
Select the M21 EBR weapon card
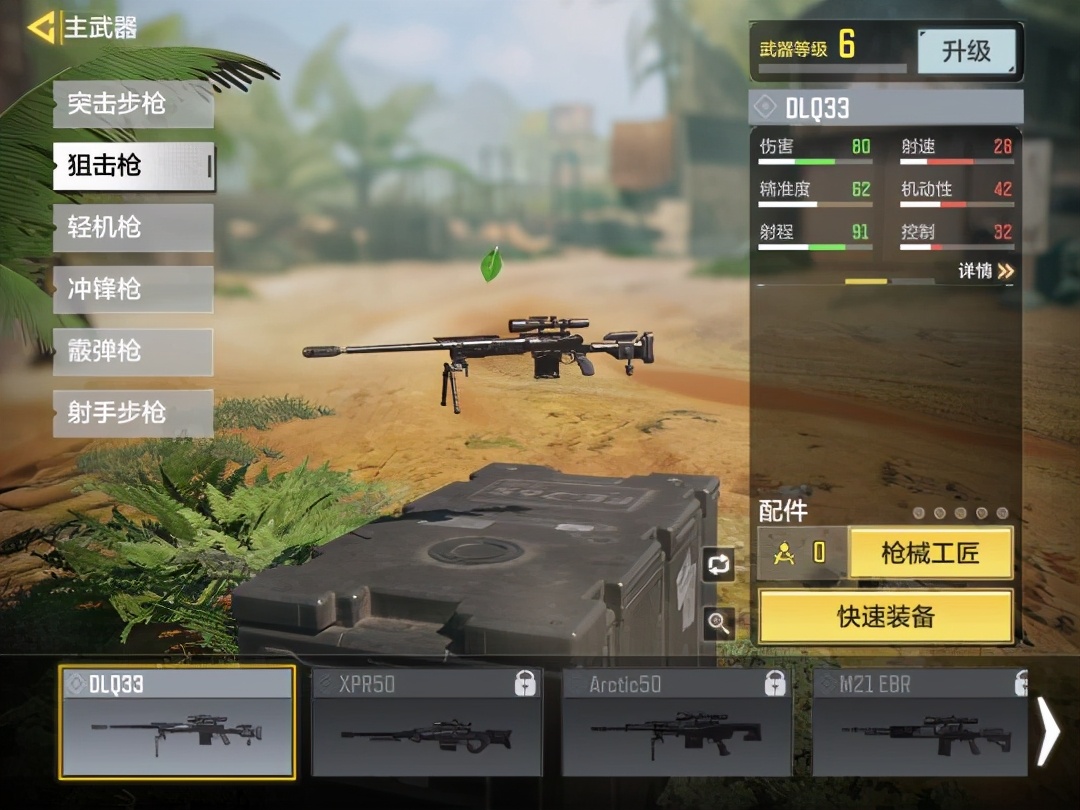pyautogui.click(x=920, y=722)
